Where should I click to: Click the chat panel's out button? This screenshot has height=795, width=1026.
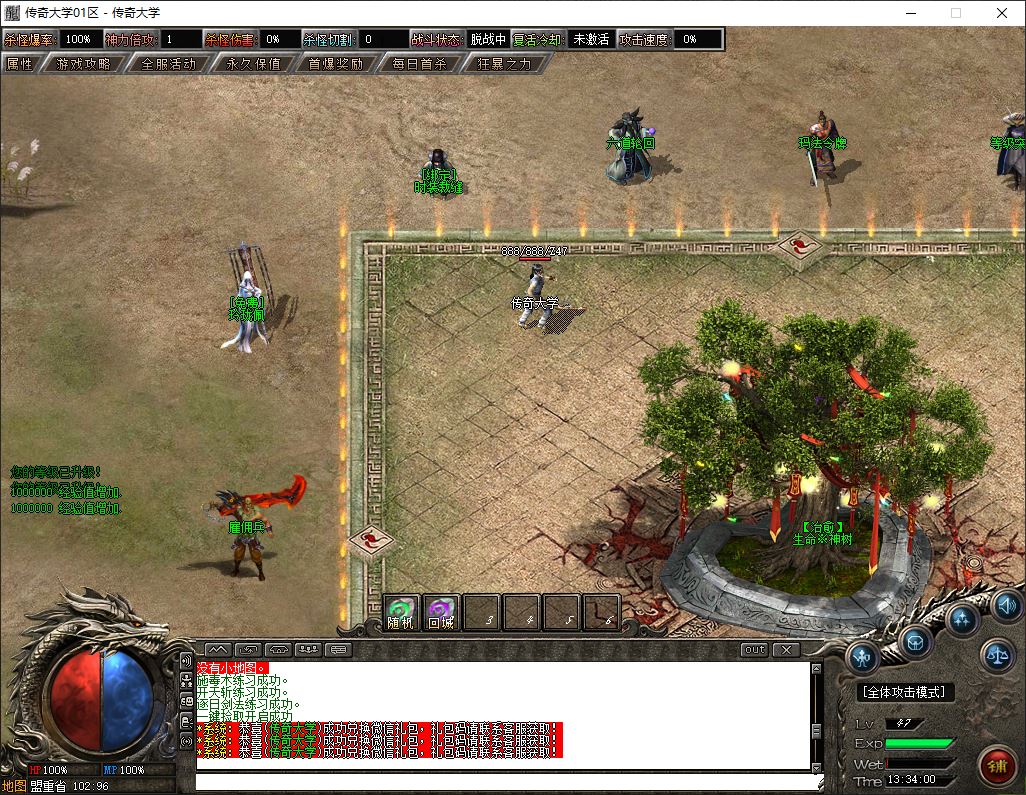coord(755,649)
